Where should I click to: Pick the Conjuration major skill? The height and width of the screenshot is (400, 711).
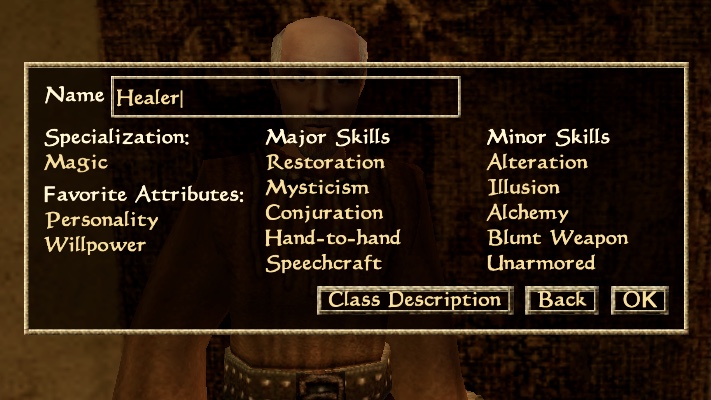click(324, 213)
